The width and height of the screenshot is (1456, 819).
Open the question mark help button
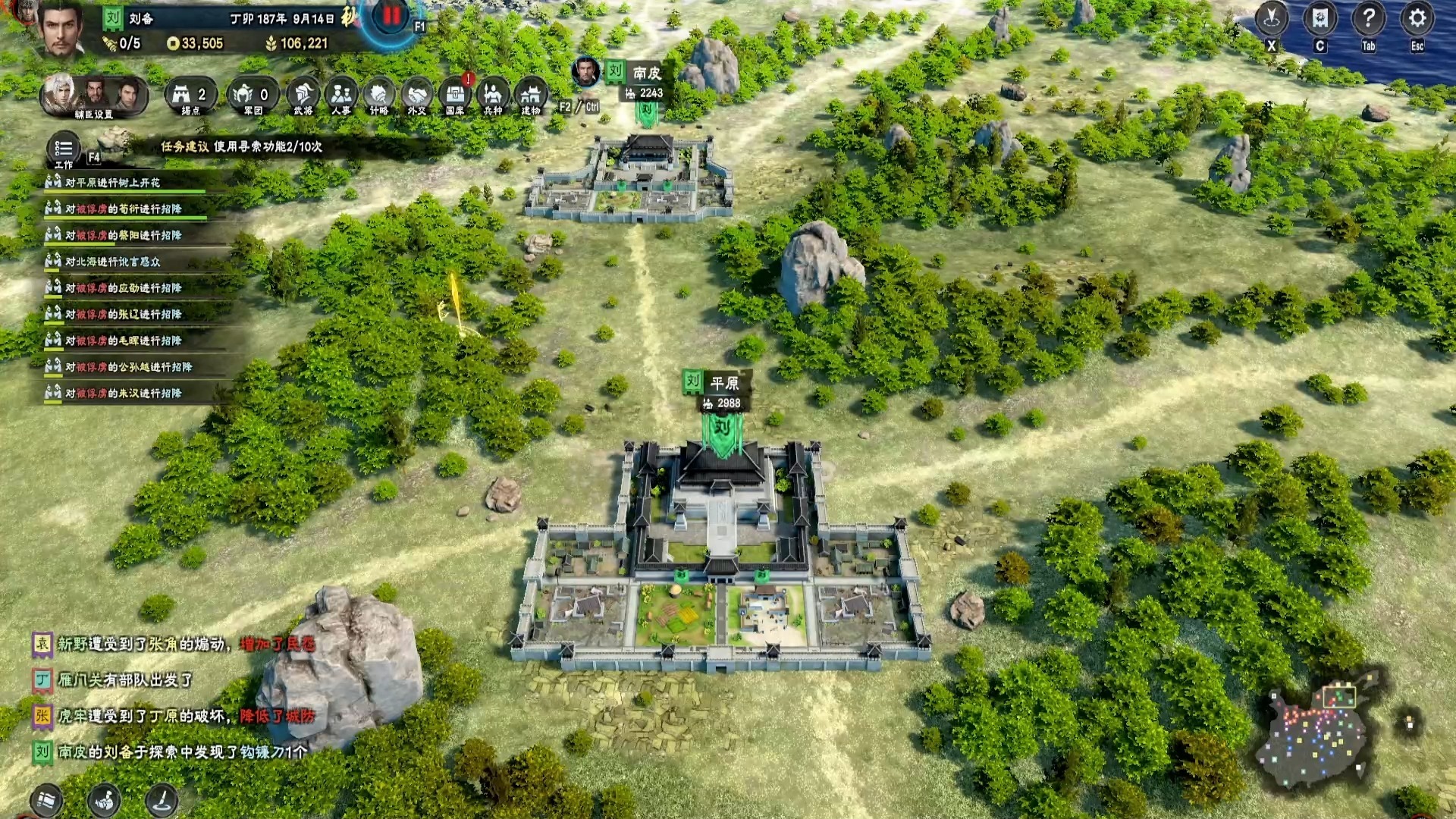[1368, 18]
